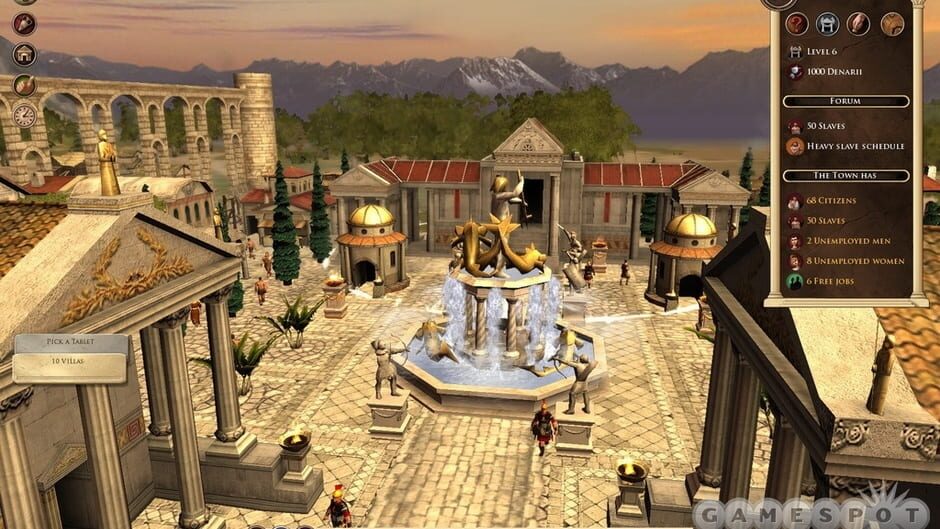The width and height of the screenshot is (940, 529).
Task: Click the Forum section header
Action: pyautogui.click(x=845, y=101)
